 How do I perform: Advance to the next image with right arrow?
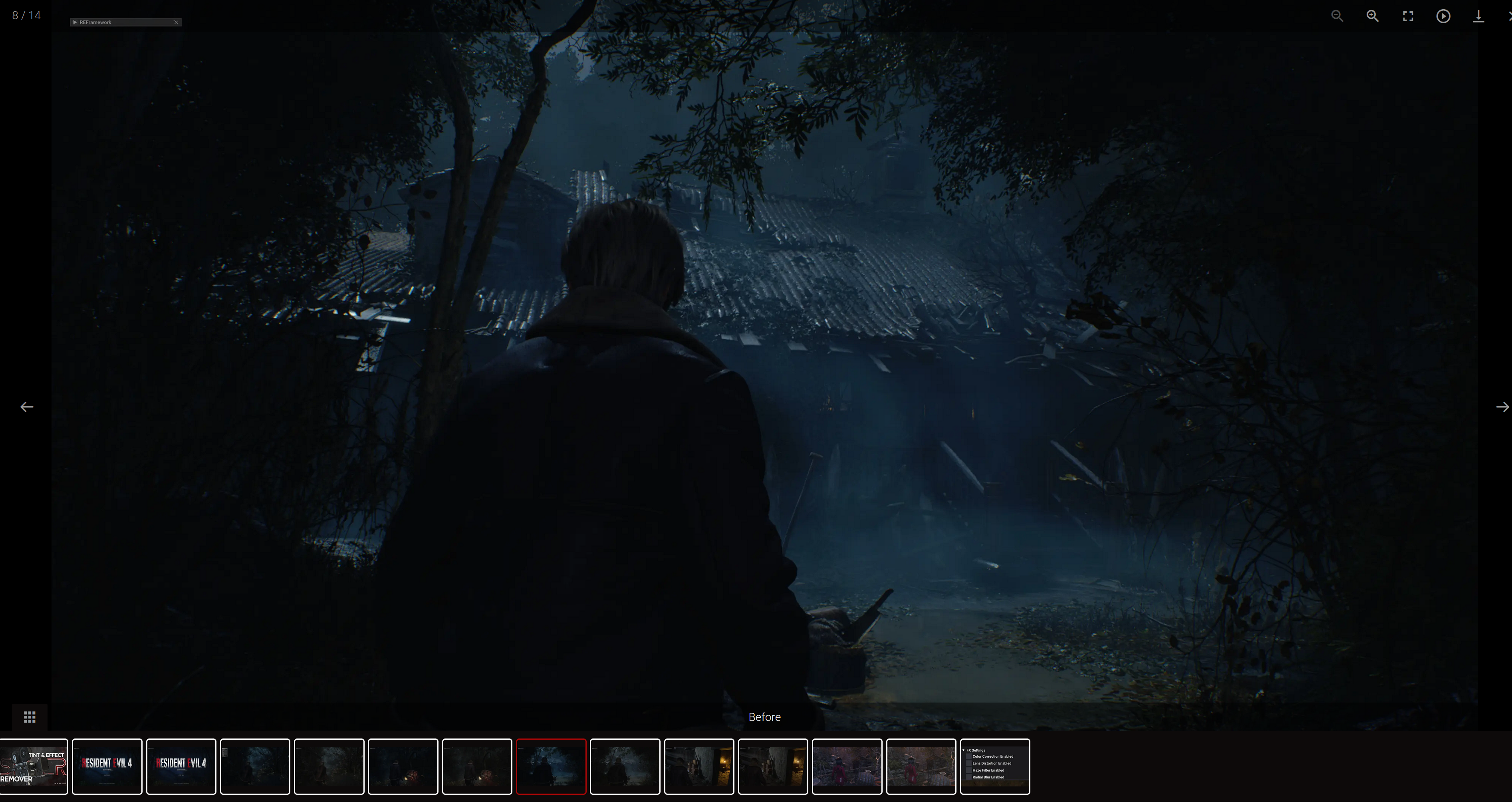click(1502, 406)
